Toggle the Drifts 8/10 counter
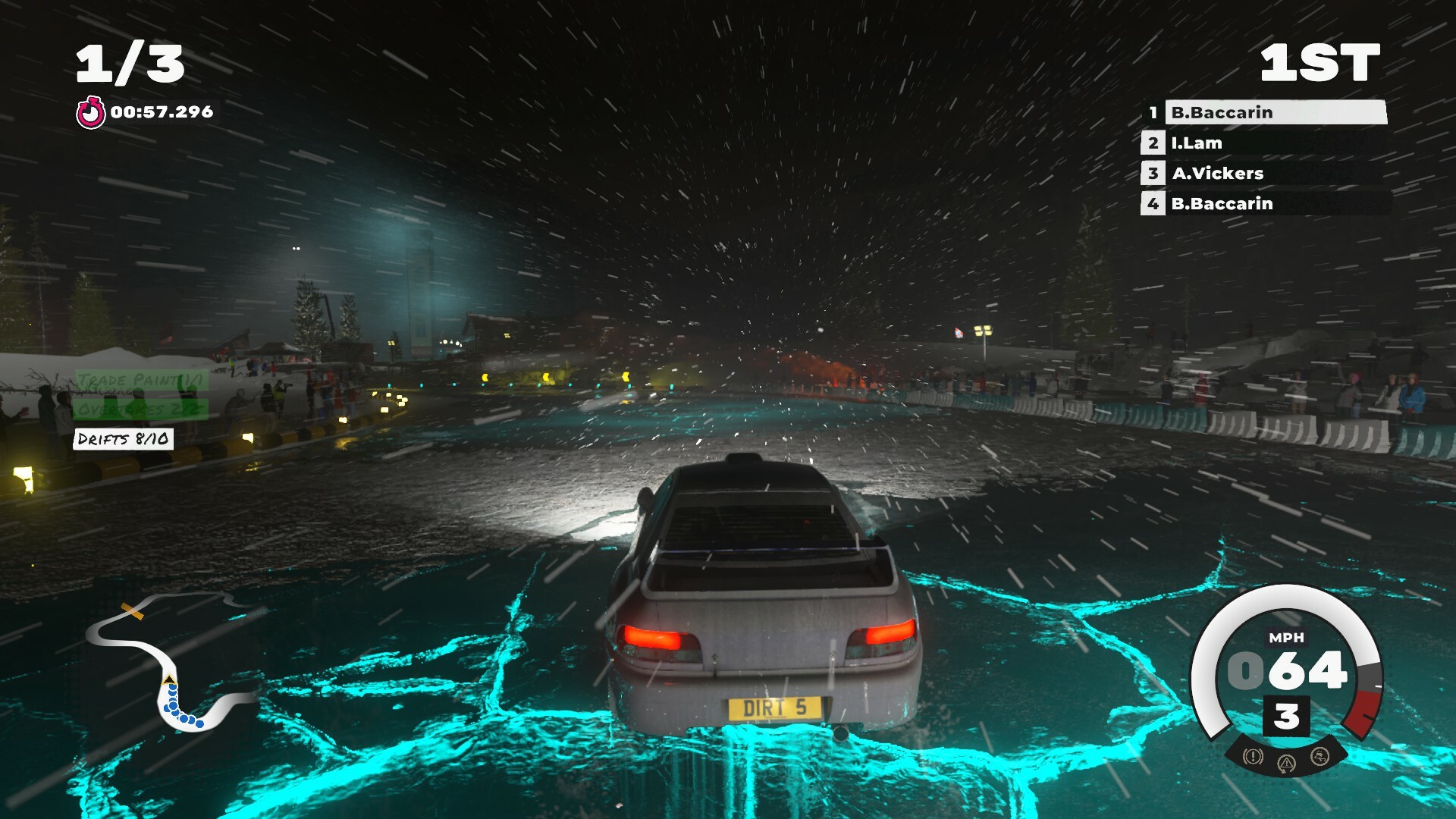Viewport: 1456px width, 819px height. tap(126, 438)
